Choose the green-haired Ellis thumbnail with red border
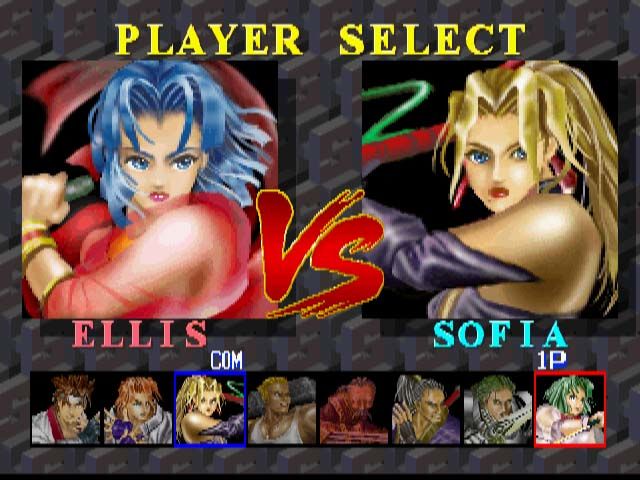The width and height of the screenshot is (640, 480). click(570, 409)
